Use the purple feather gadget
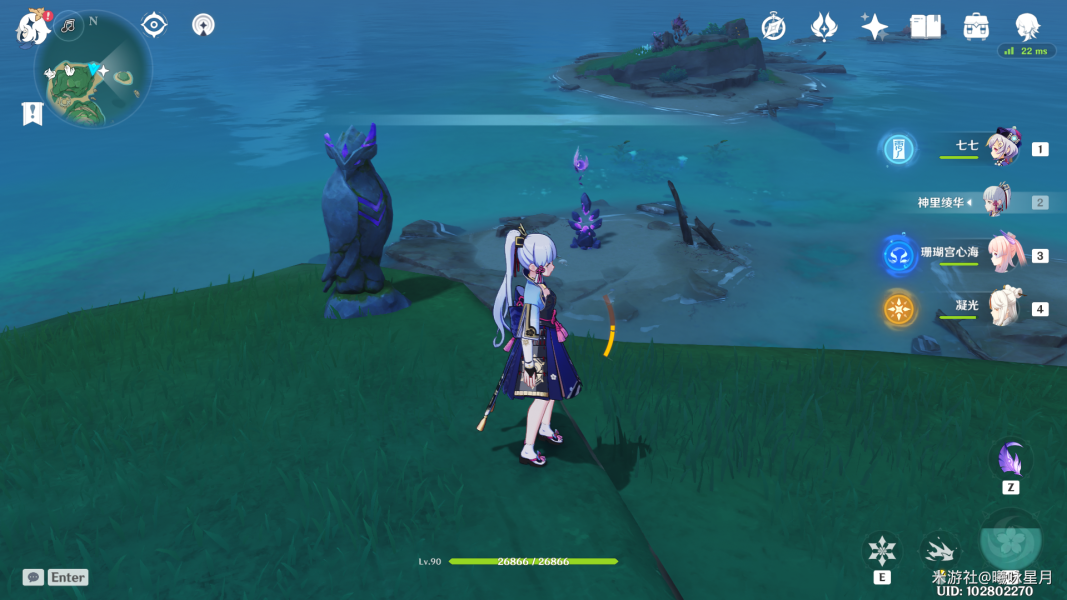Screen dimensions: 1067x600 tap(1010, 460)
